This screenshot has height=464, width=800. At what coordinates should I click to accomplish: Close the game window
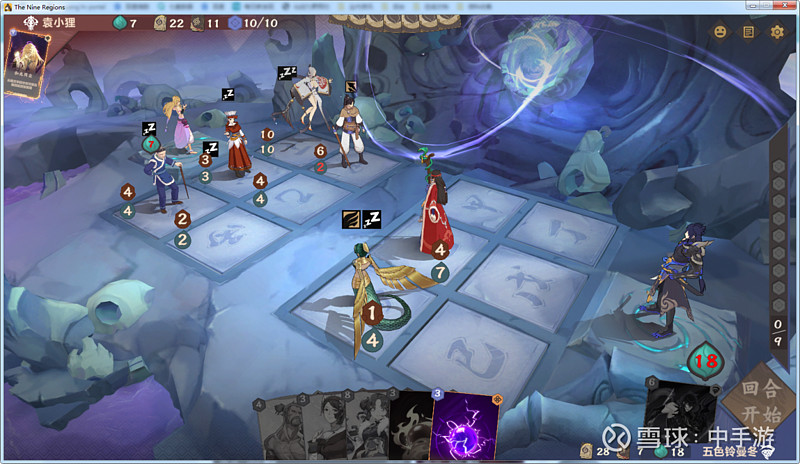787,5
